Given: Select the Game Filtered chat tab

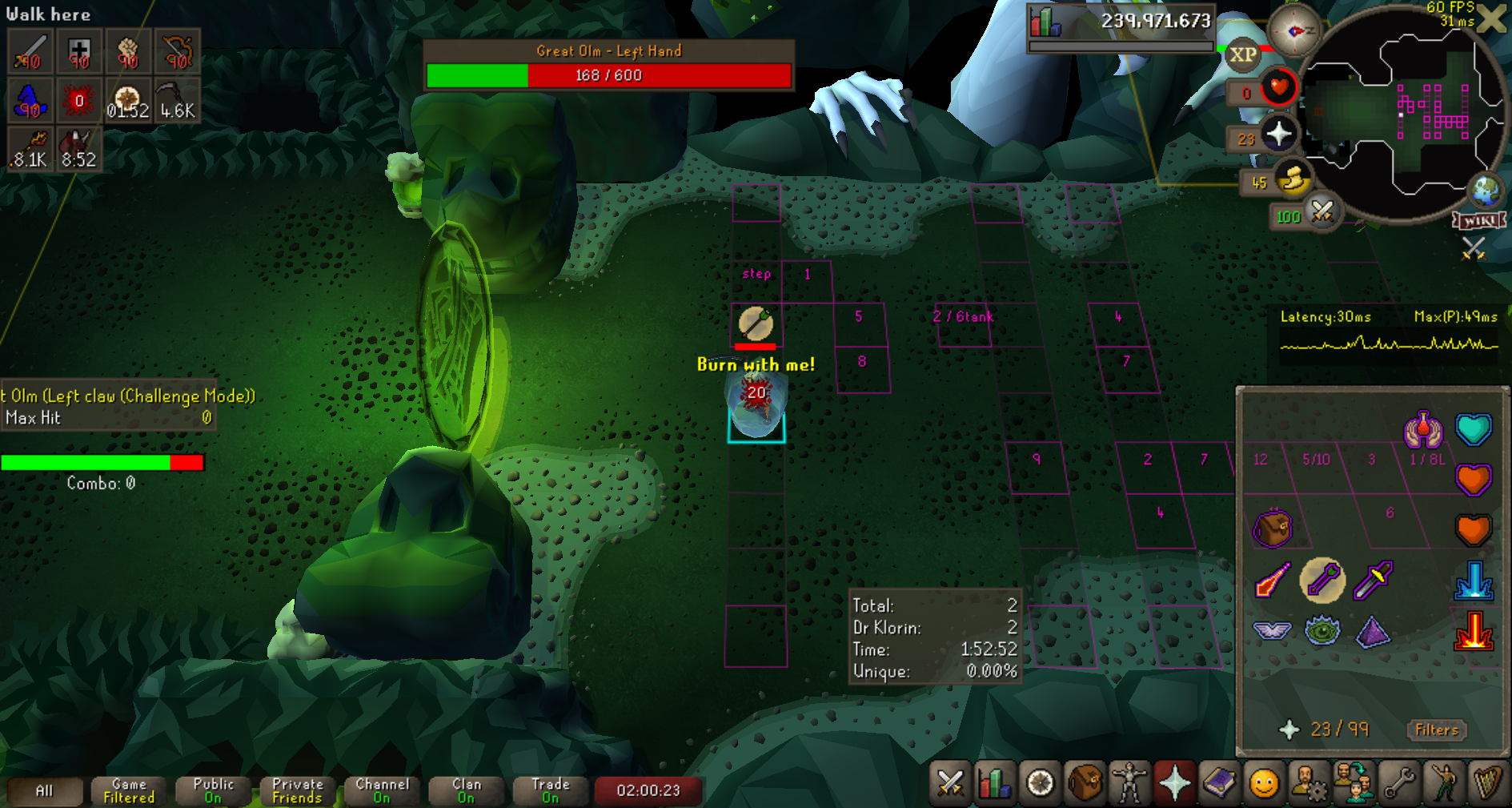Looking at the screenshot, I should (x=129, y=790).
